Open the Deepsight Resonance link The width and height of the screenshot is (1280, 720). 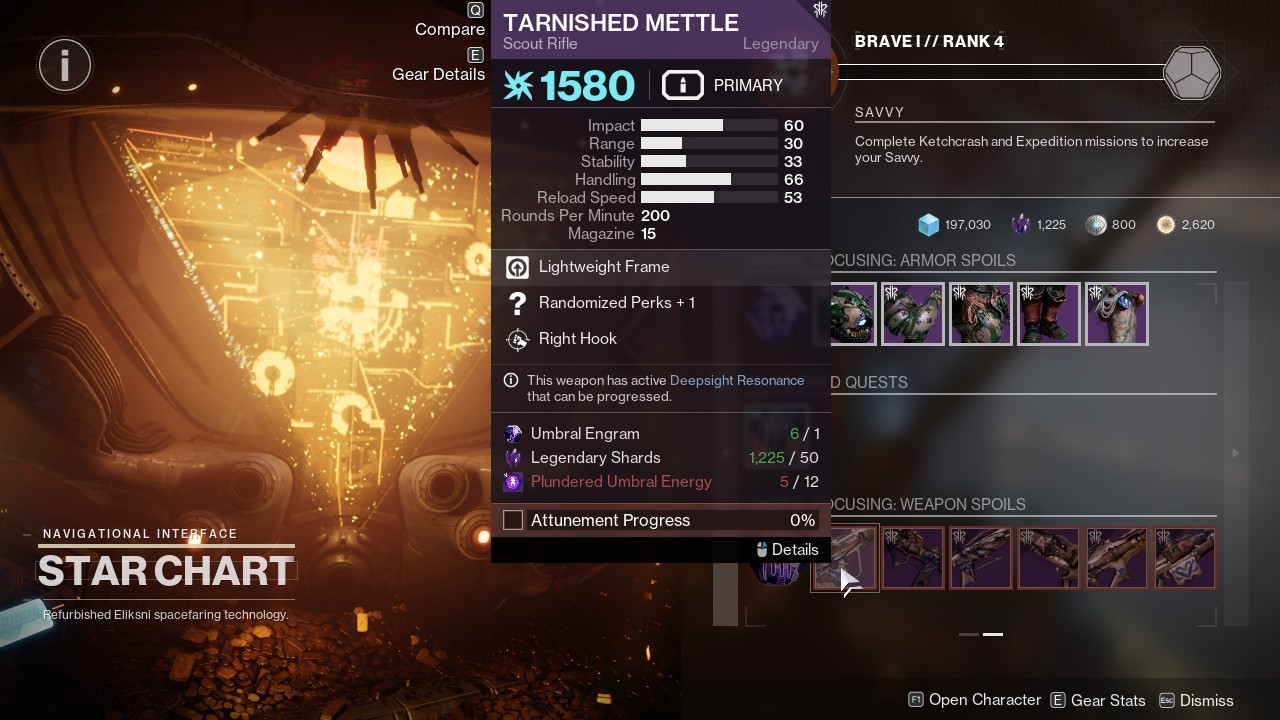[x=737, y=380]
